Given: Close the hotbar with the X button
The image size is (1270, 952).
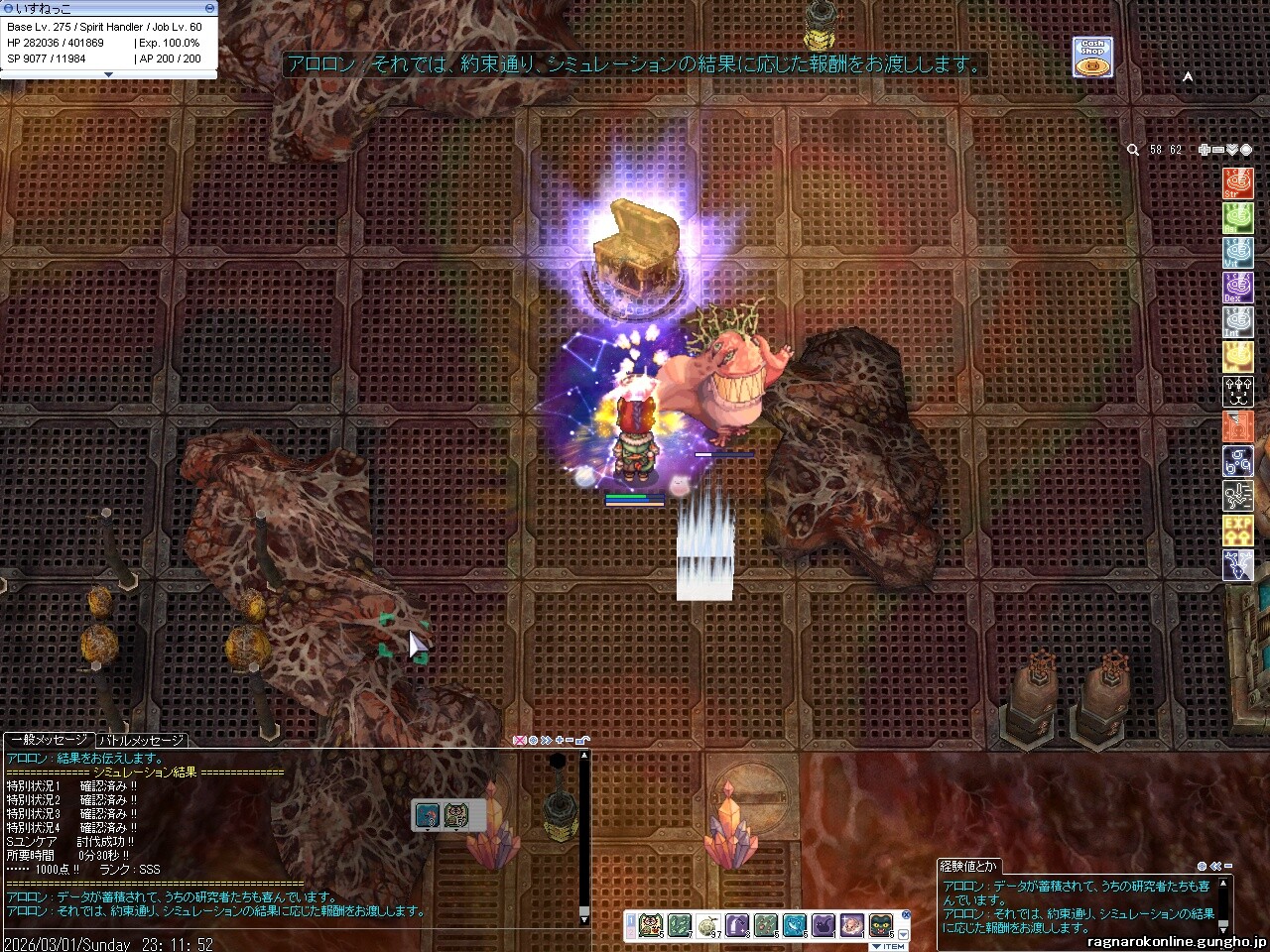Looking at the screenshot, I should tap(905, 914).
